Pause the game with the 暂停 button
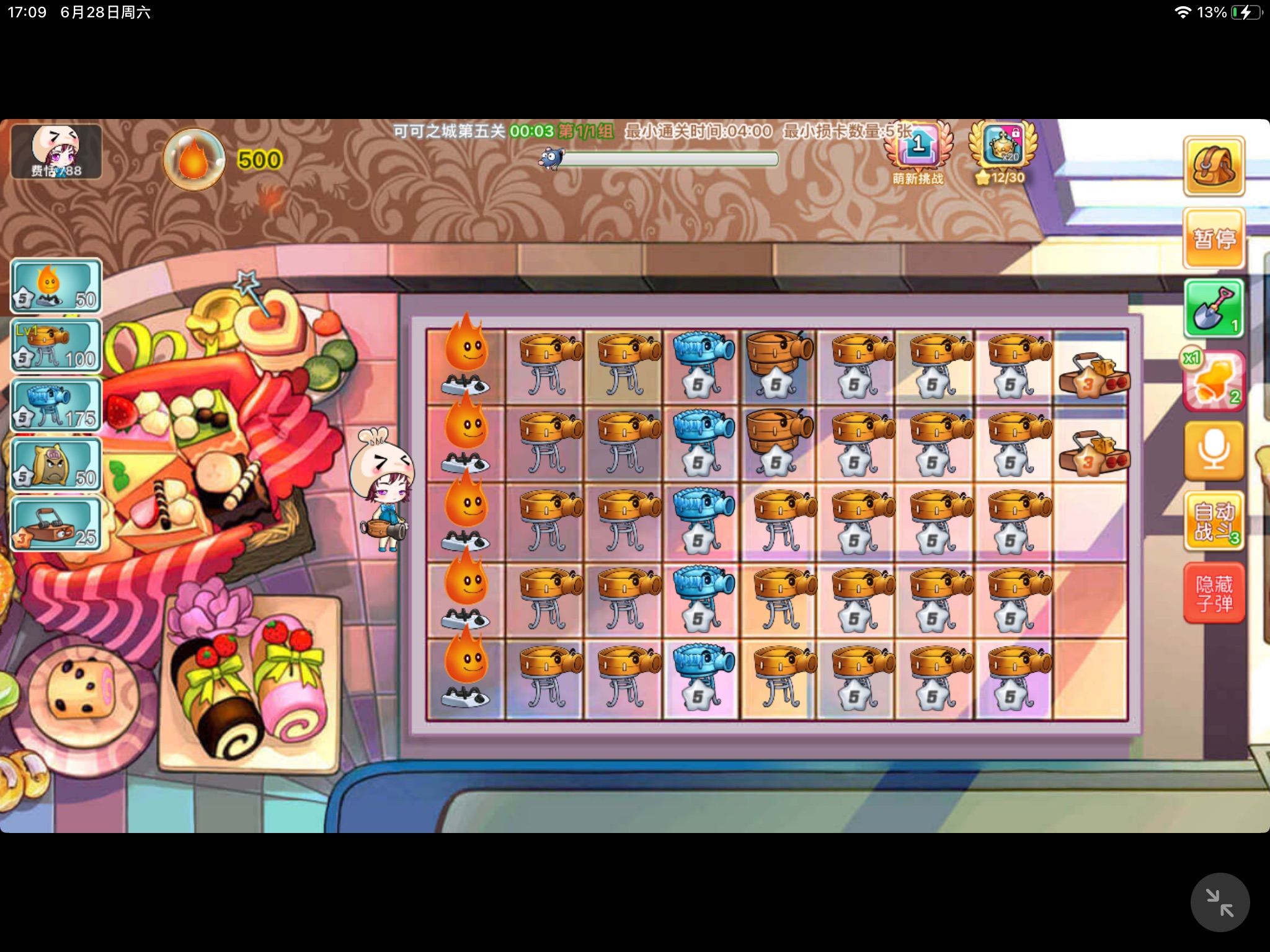 tap(1214, 239)
